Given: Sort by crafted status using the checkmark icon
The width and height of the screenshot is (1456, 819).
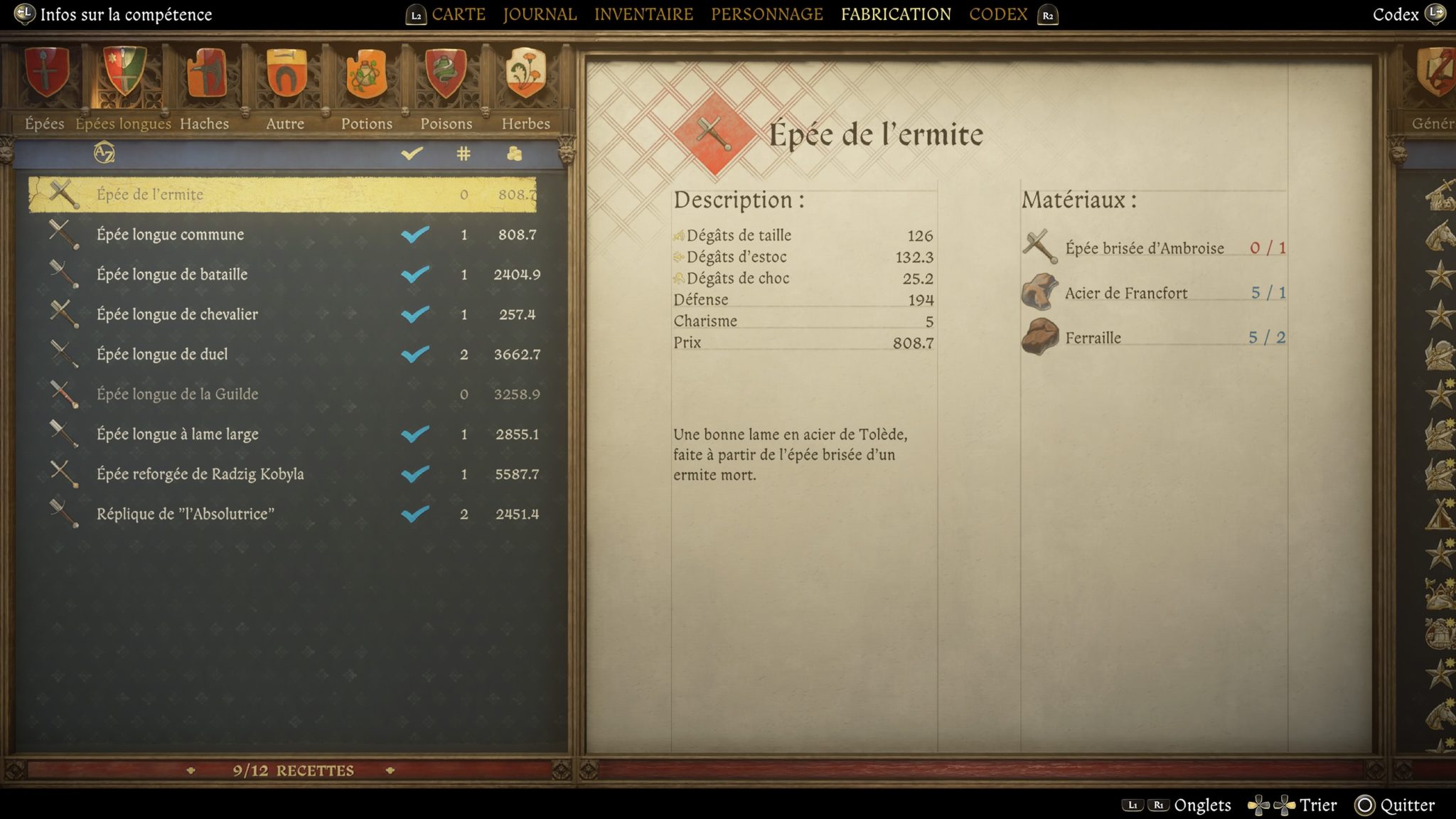Looking at the screenshot, I should coord(412,152).
